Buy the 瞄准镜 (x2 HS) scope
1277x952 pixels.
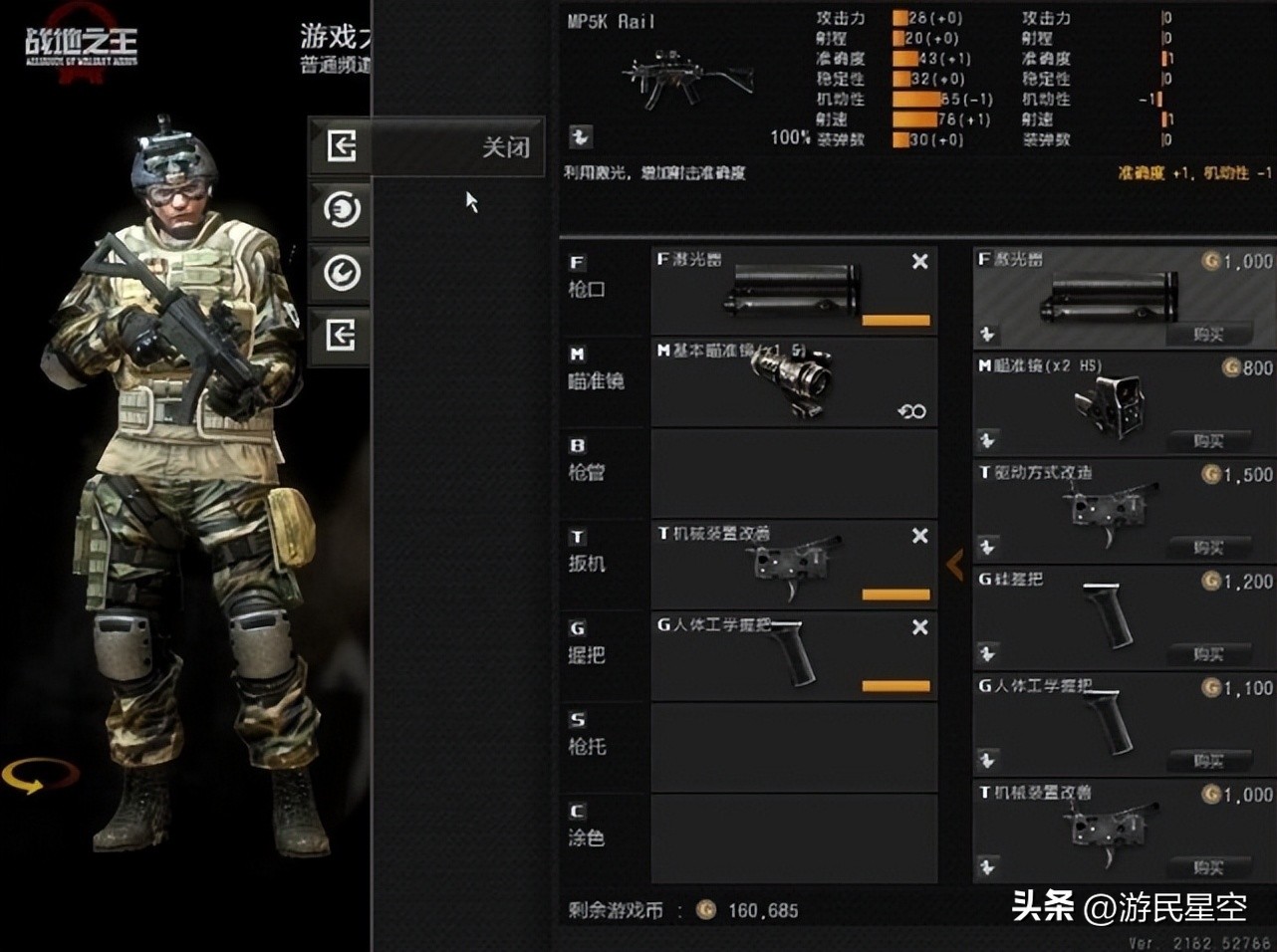(x=1207, y=440)
